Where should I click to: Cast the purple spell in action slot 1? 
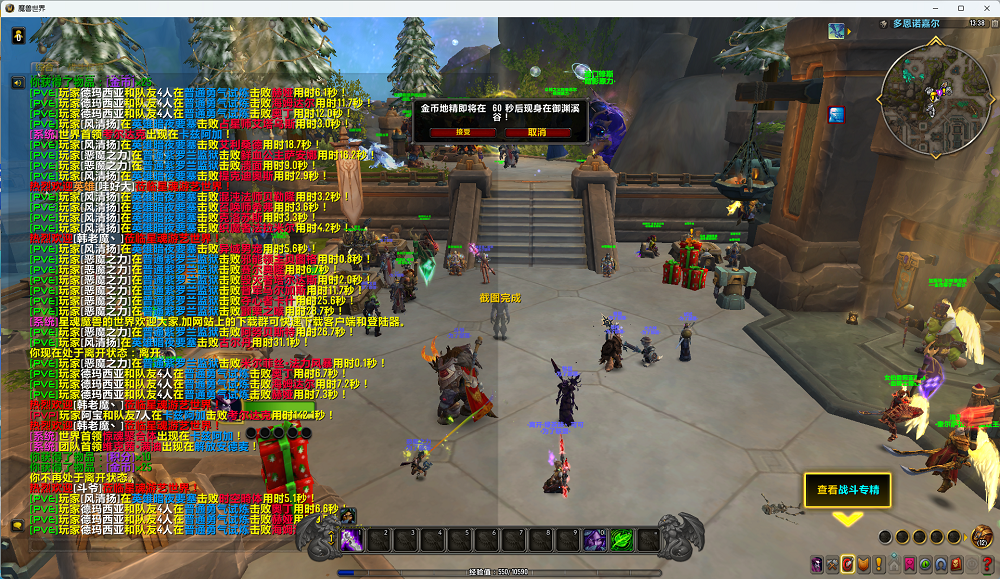[x=352, y=539]
